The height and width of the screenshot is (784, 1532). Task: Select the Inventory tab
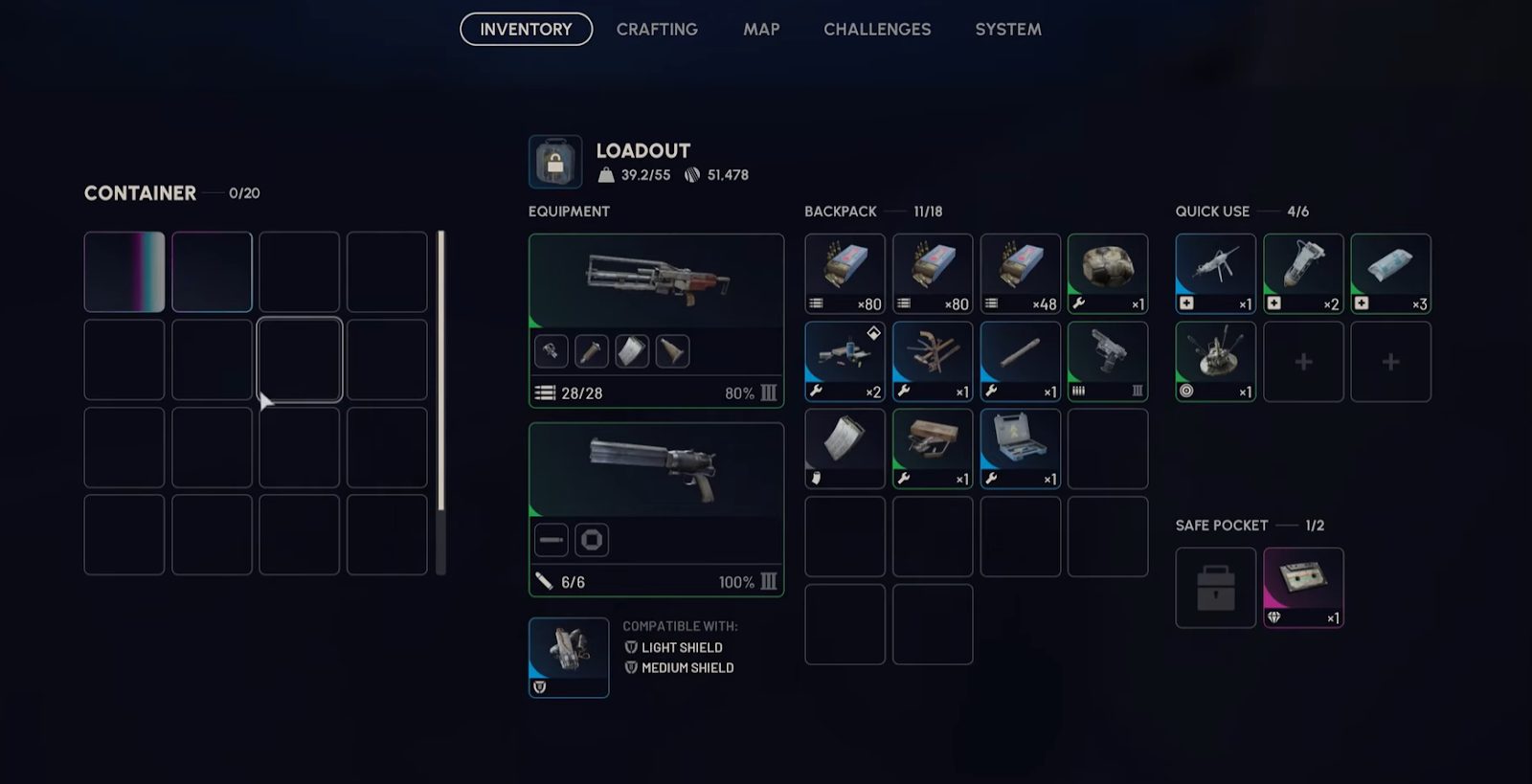(526, 30)
